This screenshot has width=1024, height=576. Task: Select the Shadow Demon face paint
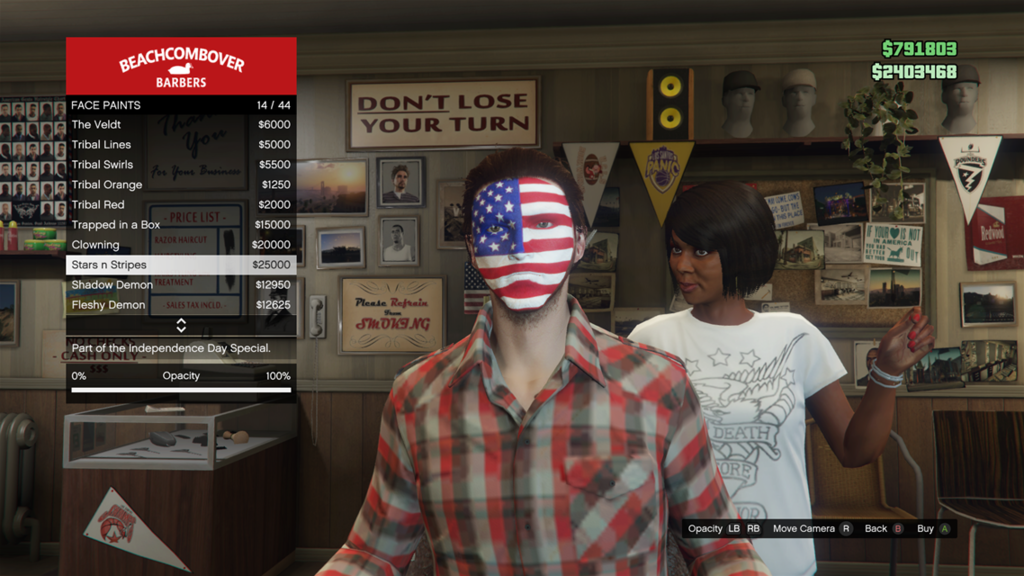point(181,285)
